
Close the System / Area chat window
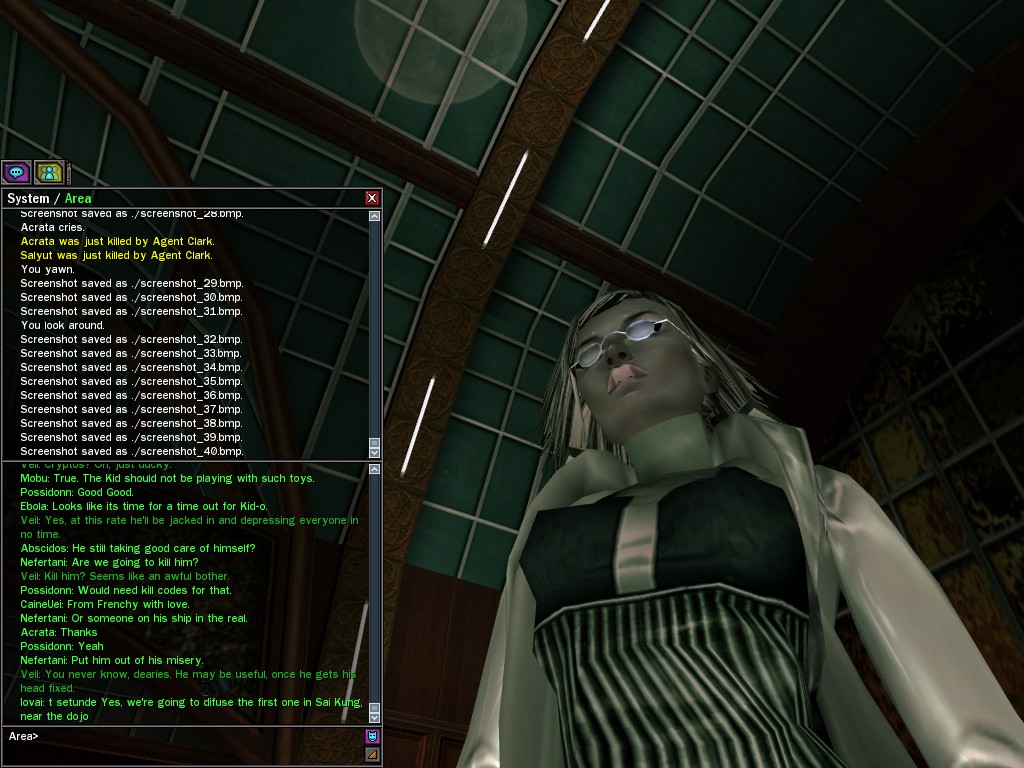(372, 198)
